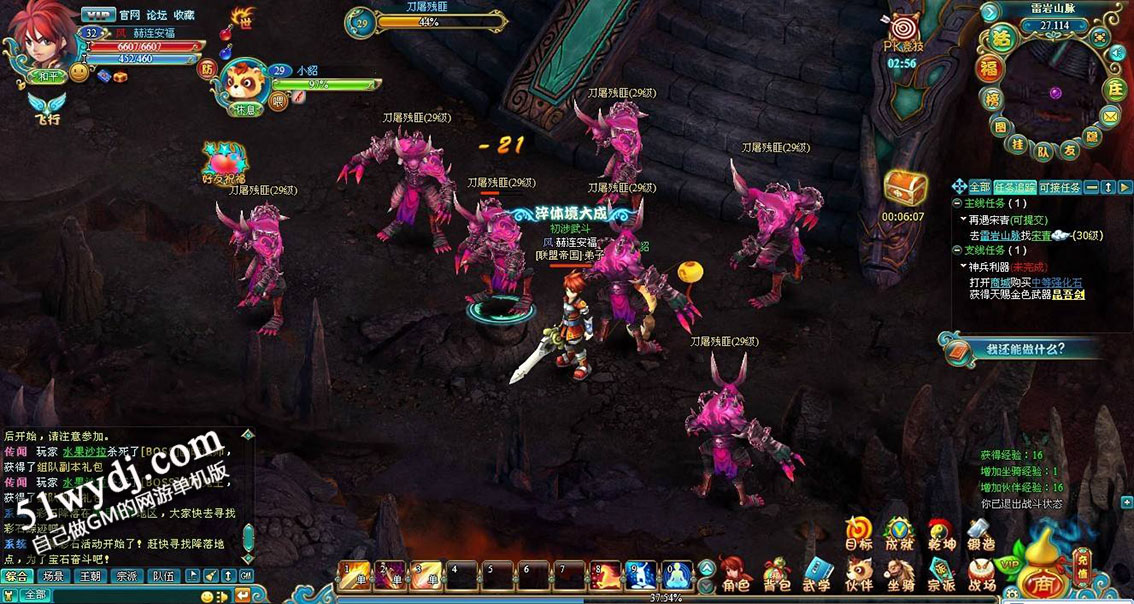Enter the 战场 battlefield menu
The image size is (1134, 604).
click(982, 573)
